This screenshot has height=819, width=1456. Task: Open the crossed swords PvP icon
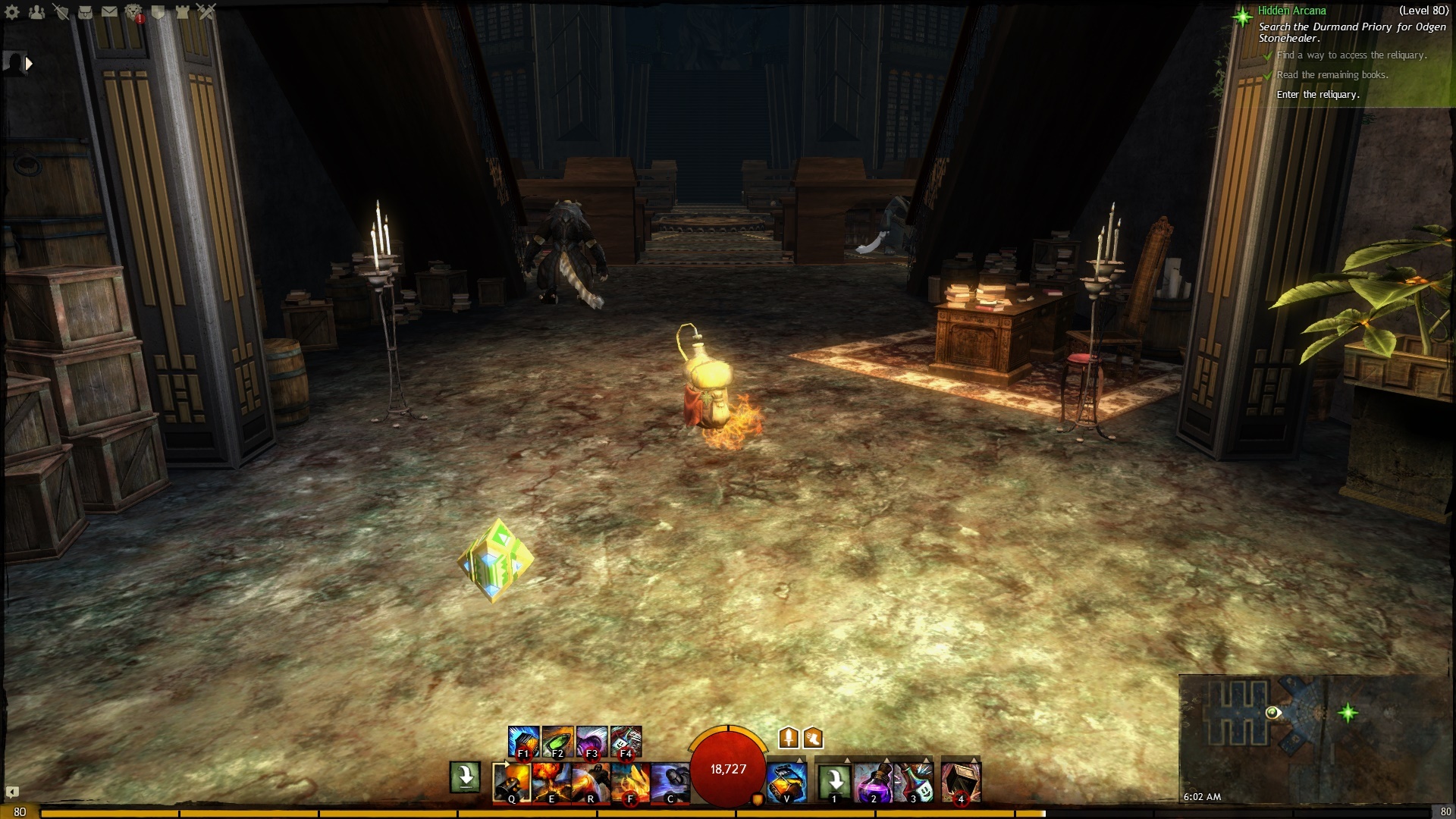point(206,11)
